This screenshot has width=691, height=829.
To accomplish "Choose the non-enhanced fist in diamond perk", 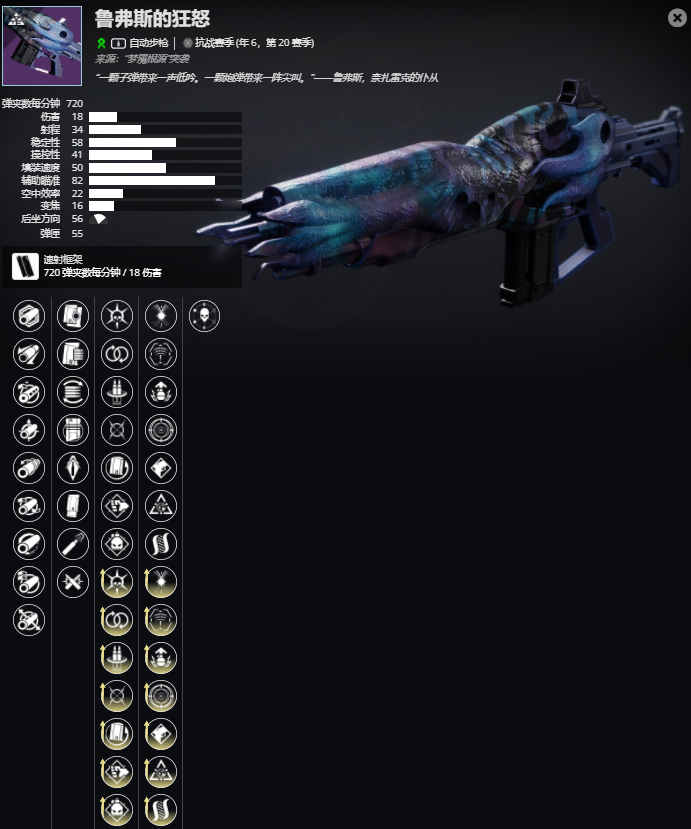I will (117, 506).
